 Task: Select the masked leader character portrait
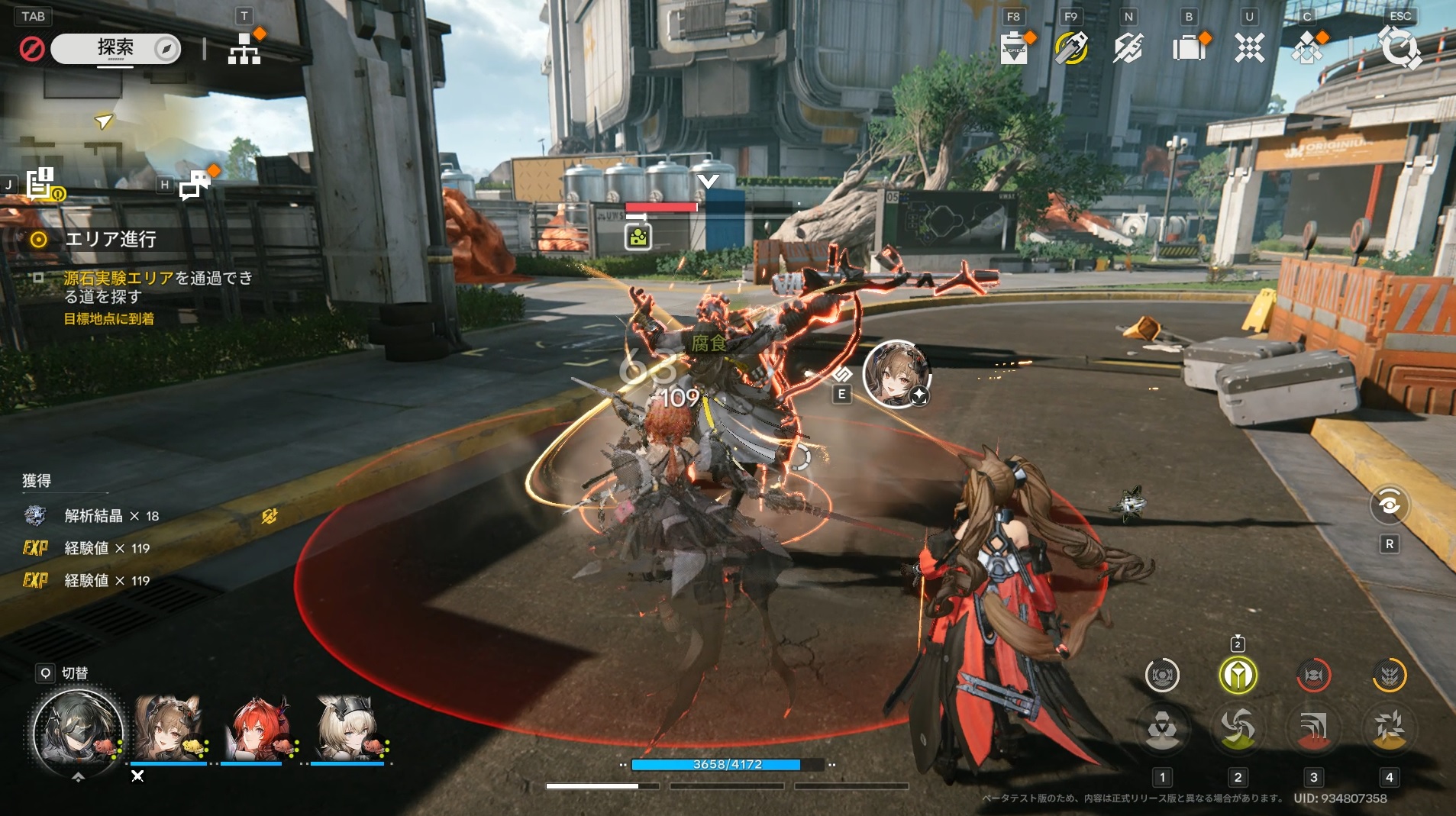[77, 731]
